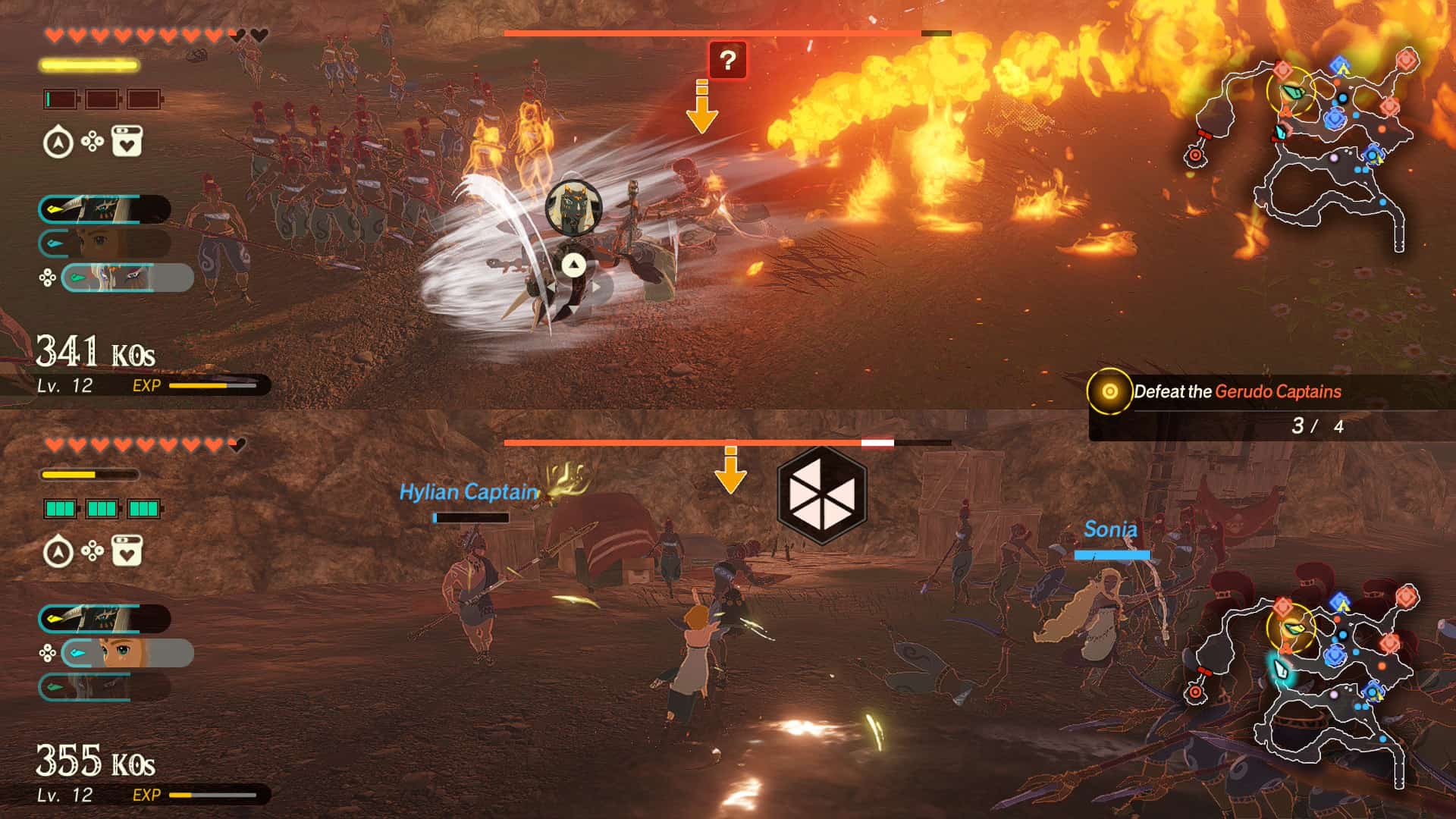Image resolution: width=1456 pixels, height=819 pixels.
Task: Switch player one to the Zelda portrait
Action: tap(105, 243)
